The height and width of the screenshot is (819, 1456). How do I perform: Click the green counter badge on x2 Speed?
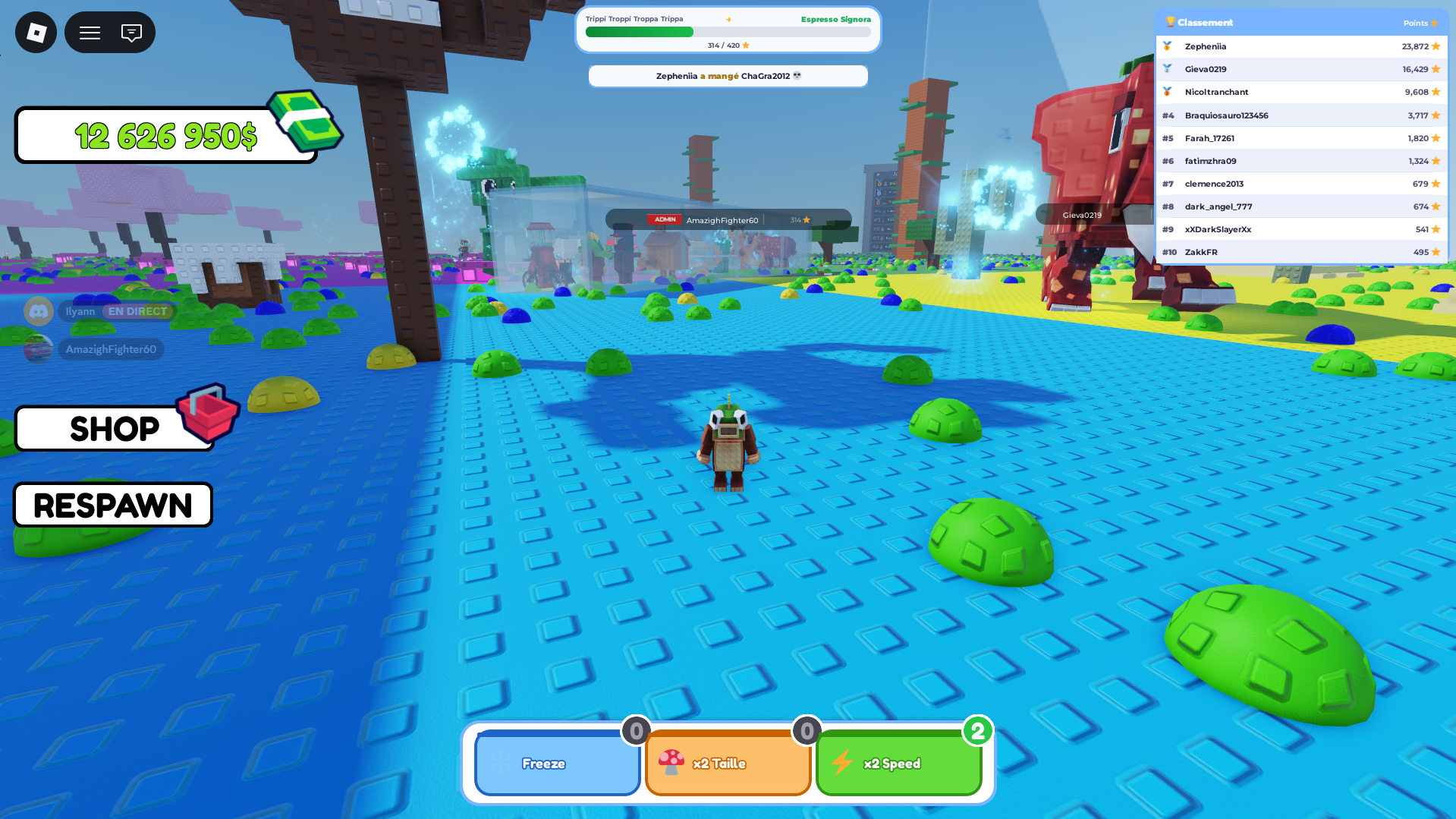[980, 731]
